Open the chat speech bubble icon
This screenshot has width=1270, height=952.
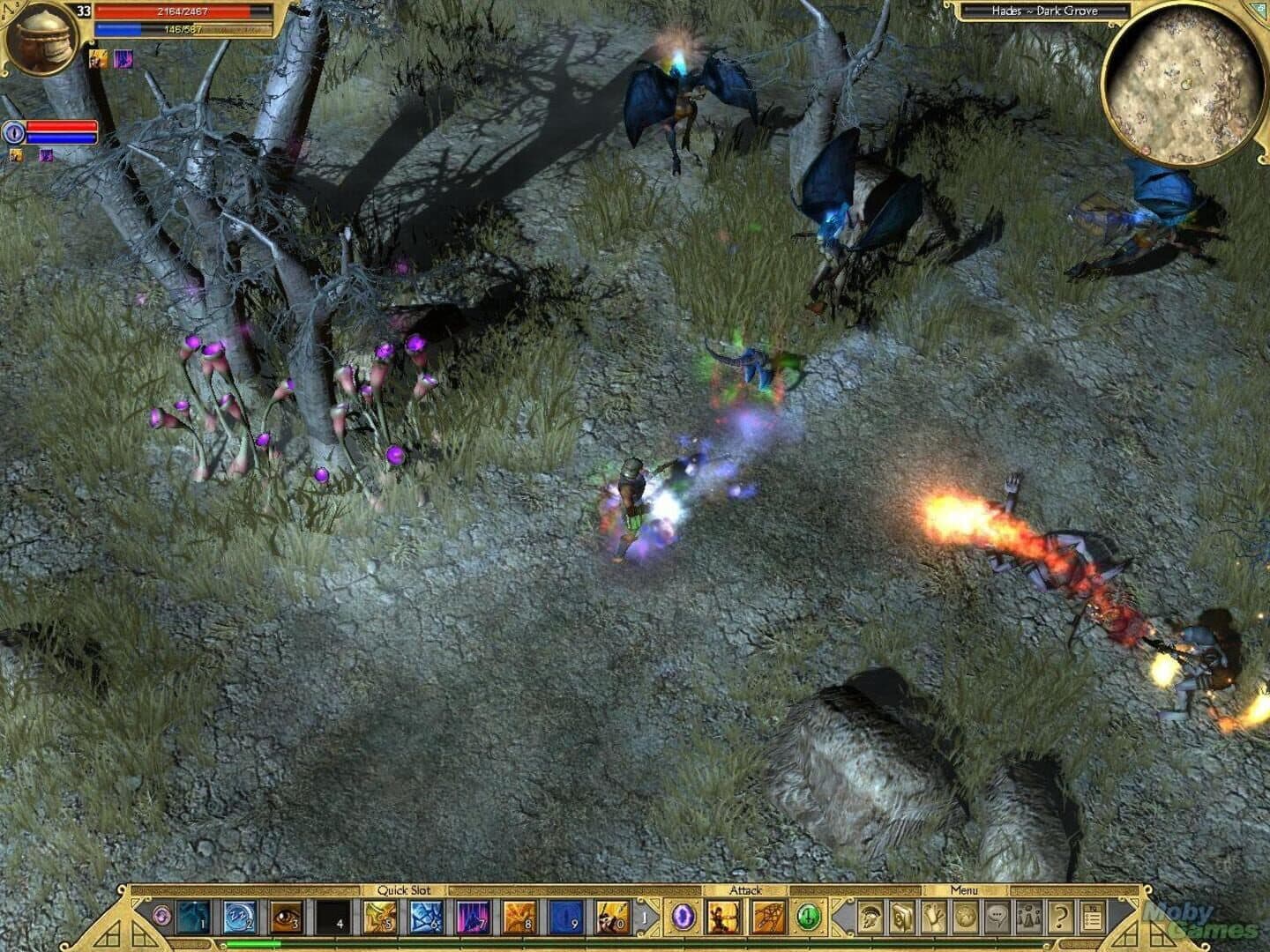[997, 917]
